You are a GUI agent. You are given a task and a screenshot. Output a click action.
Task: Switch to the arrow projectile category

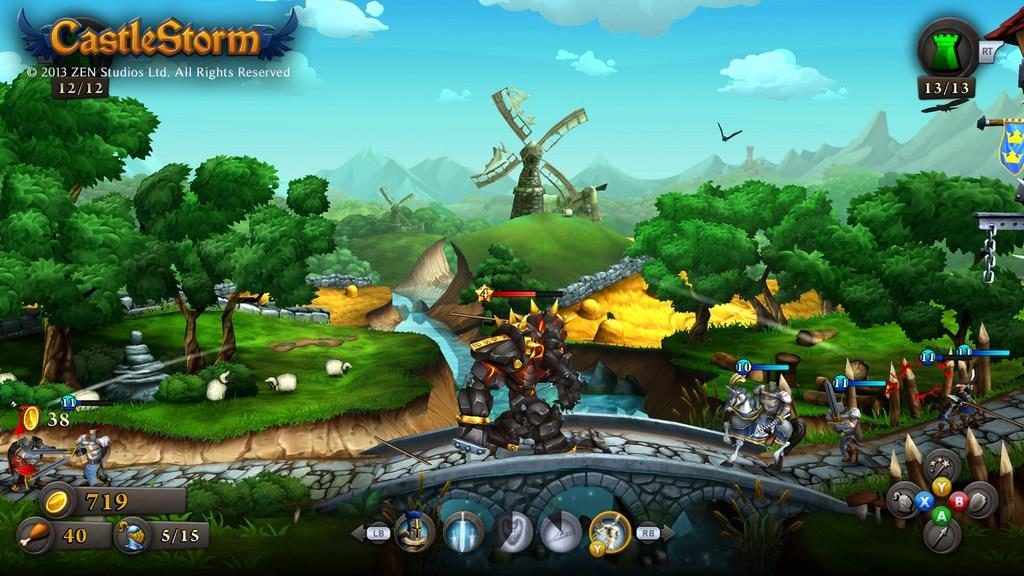[939, 537]
